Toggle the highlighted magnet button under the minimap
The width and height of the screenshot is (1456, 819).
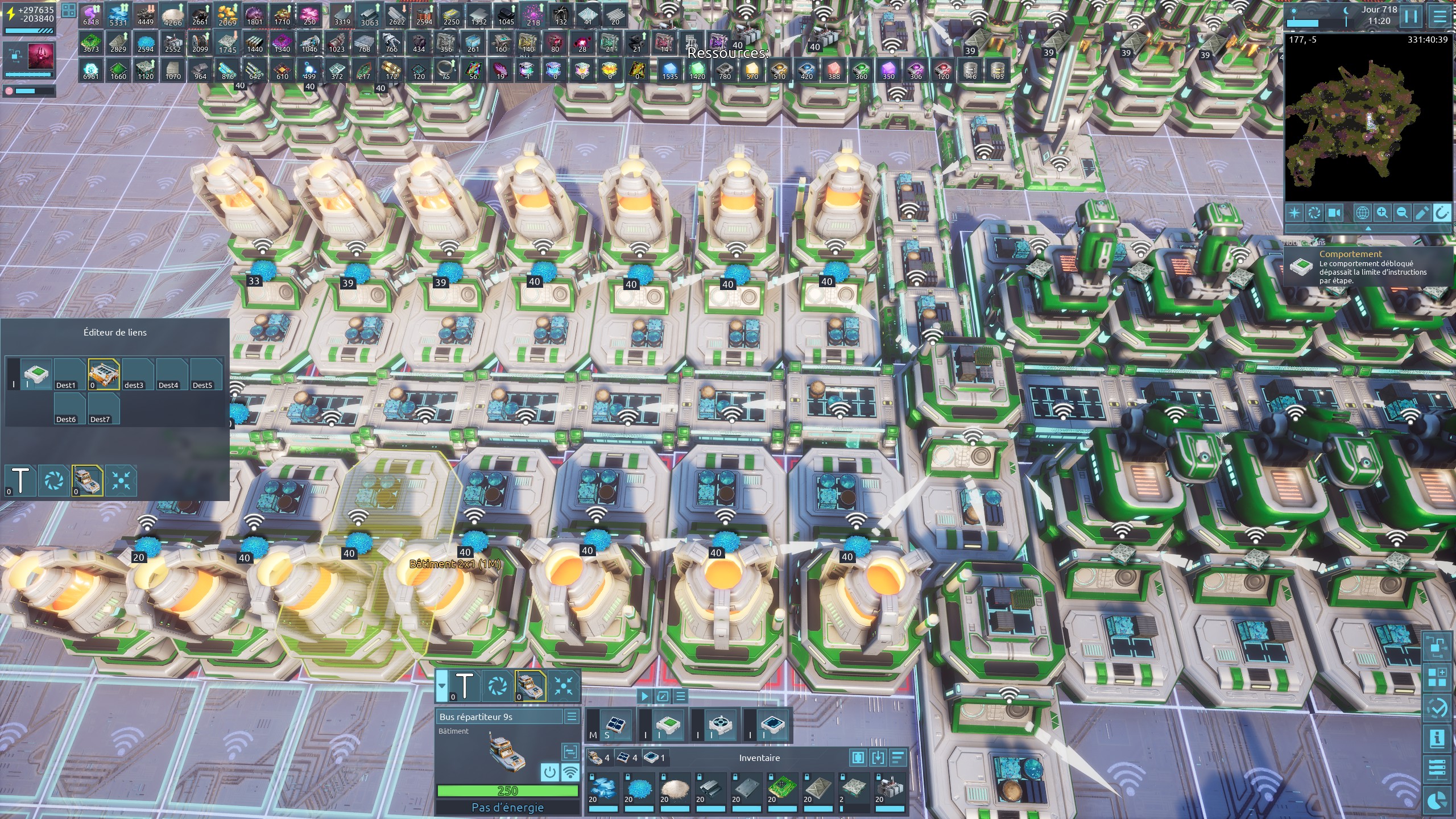pos(1442,213)
